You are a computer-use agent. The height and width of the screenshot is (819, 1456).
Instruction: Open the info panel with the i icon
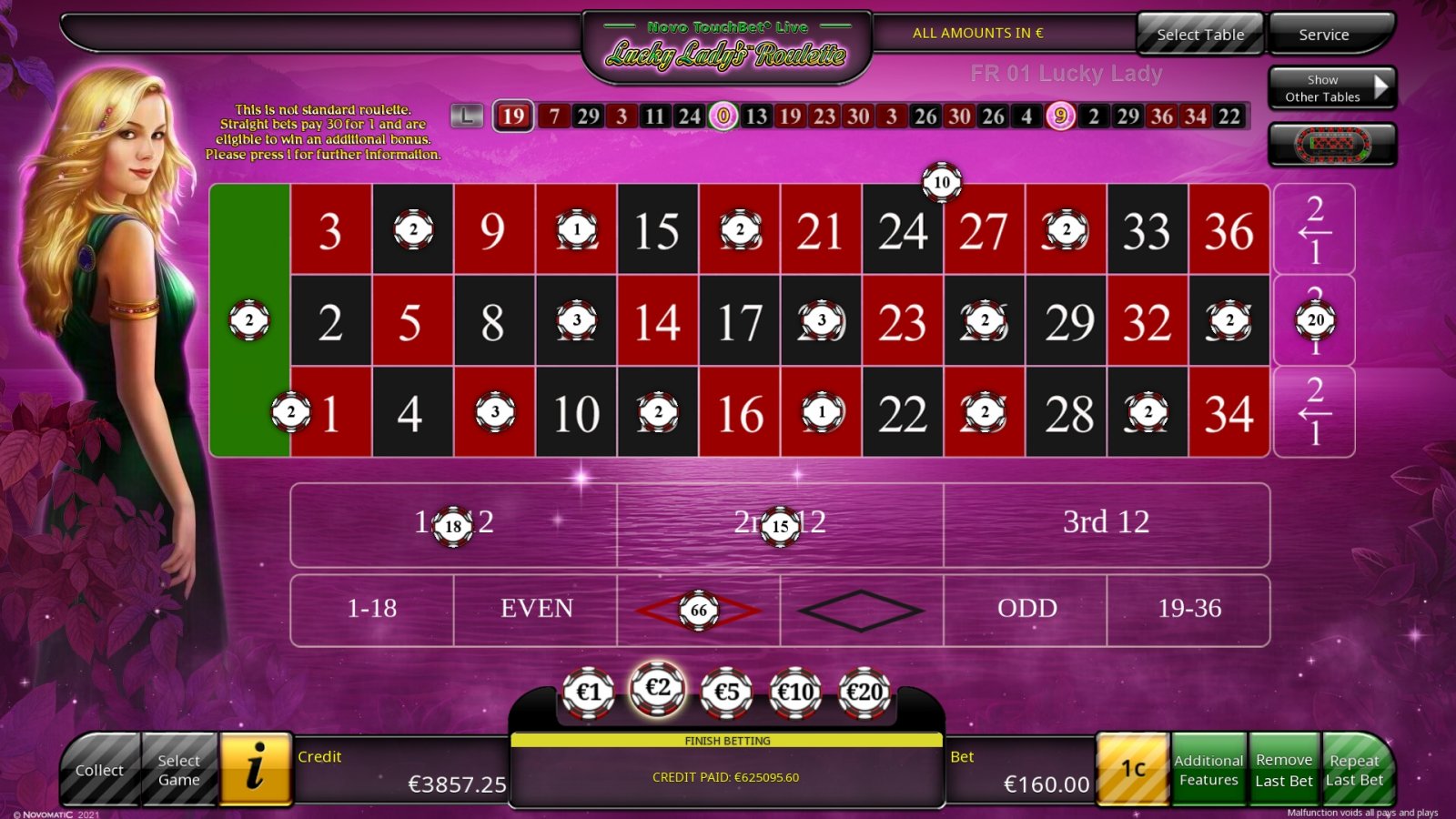[256, 769]
